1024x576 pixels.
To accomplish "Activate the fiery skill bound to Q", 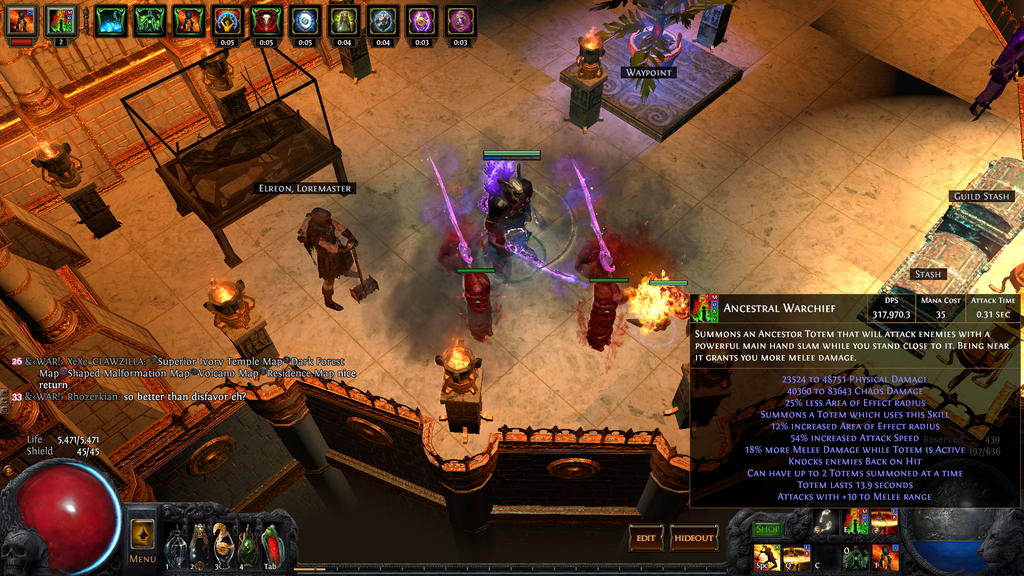I will tap(796, 558).
